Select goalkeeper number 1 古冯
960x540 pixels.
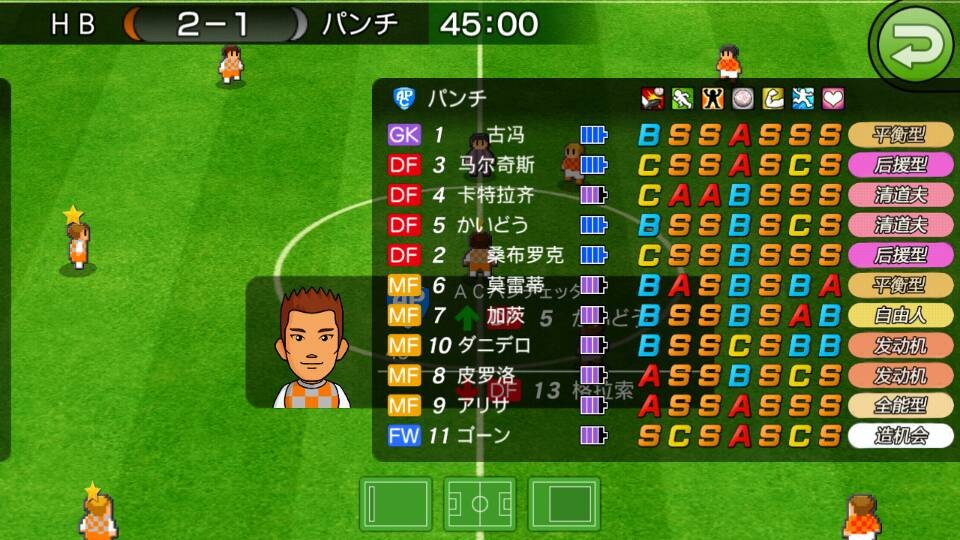click(504, 135)
